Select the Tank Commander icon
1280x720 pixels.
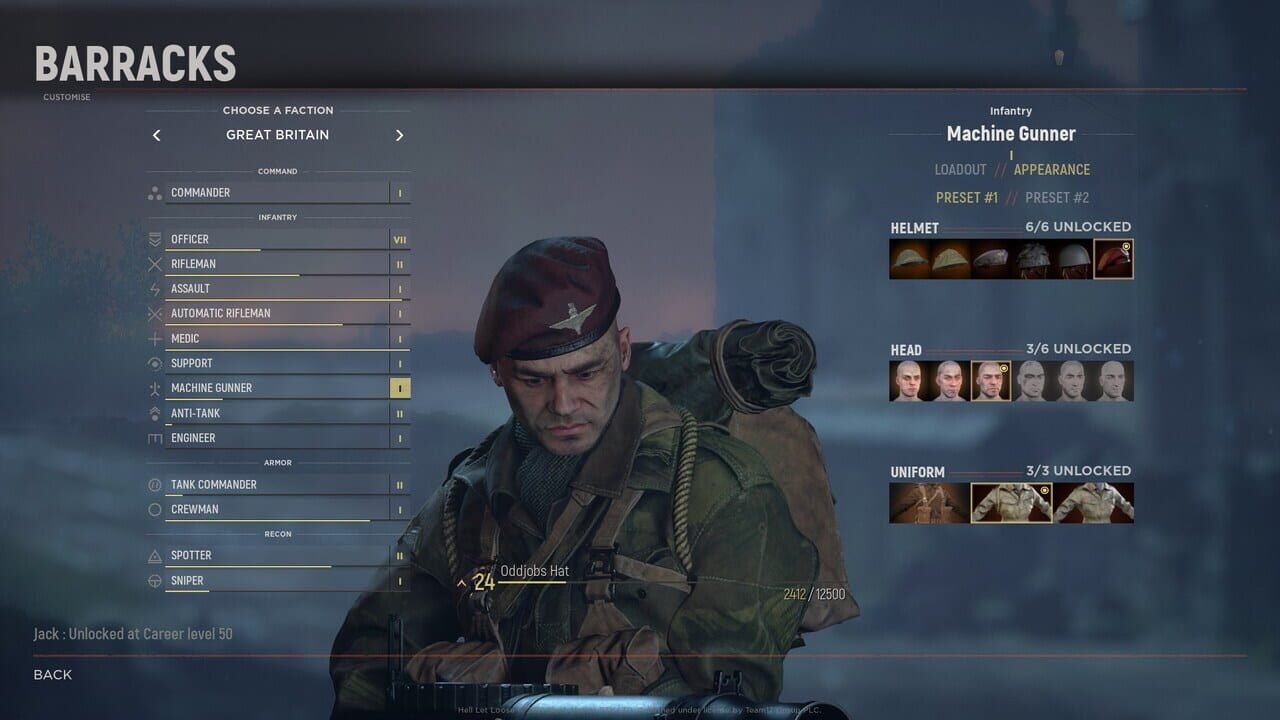tap(153, 484)
